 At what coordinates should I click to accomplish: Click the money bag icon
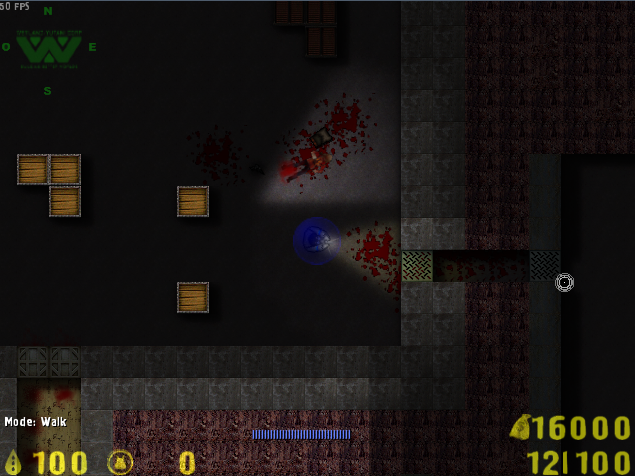(x=520, y=428)
